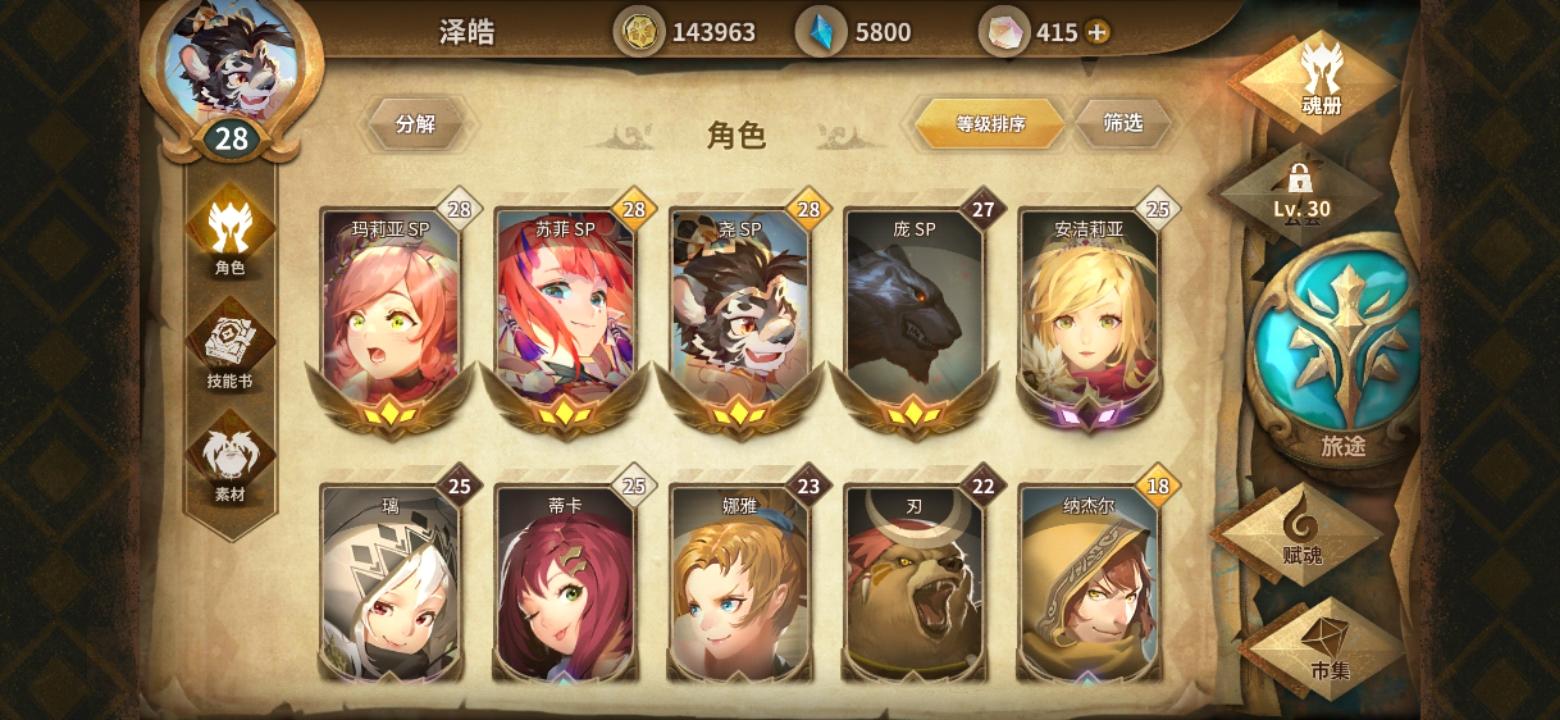Expand the gold currency display 143963
The width and height of the screenshot is (1560, 720).
[688, 31]
